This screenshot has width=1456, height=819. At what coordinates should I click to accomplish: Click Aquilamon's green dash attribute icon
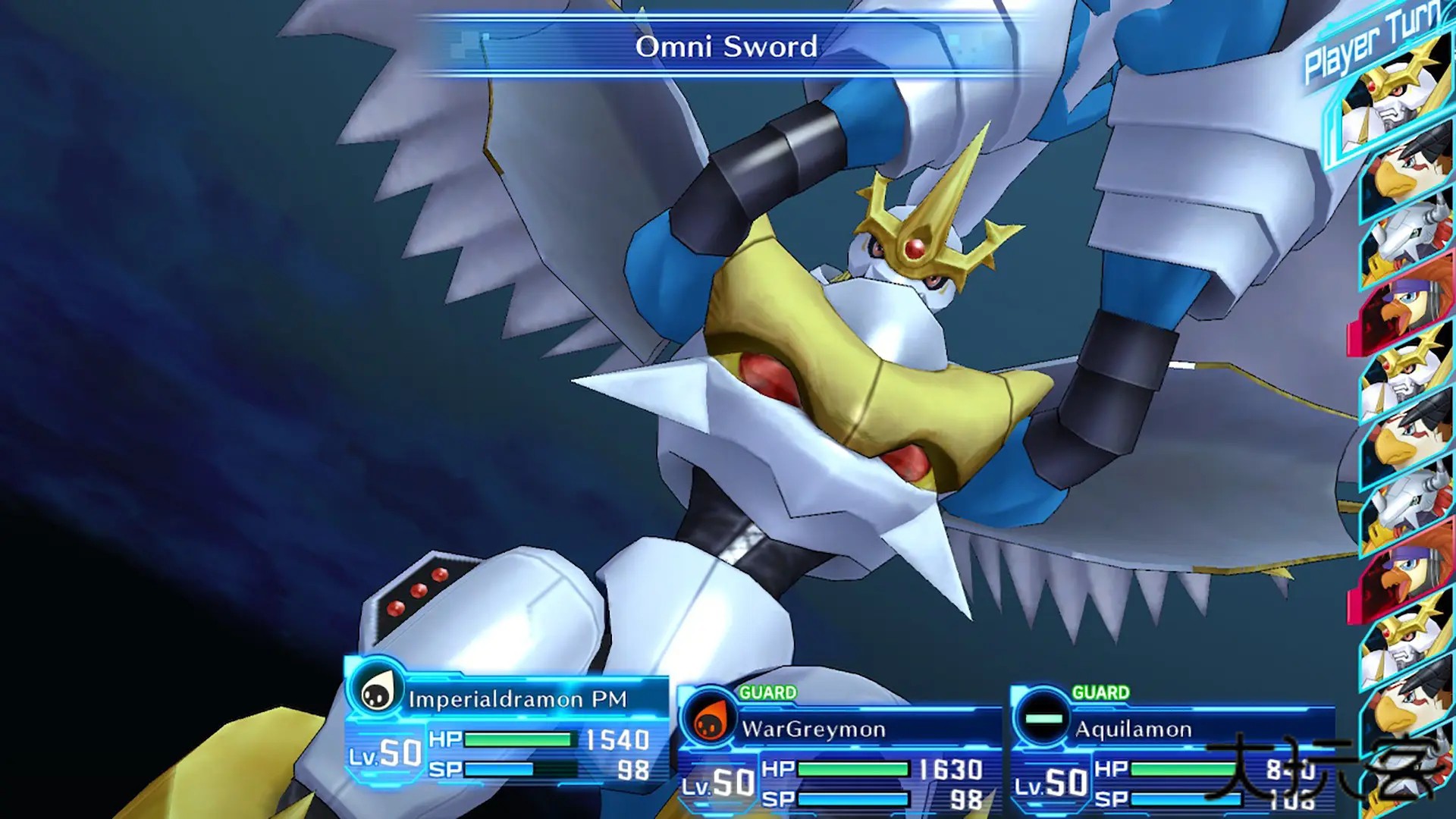pyautogui.click(x=1043, y=718)
